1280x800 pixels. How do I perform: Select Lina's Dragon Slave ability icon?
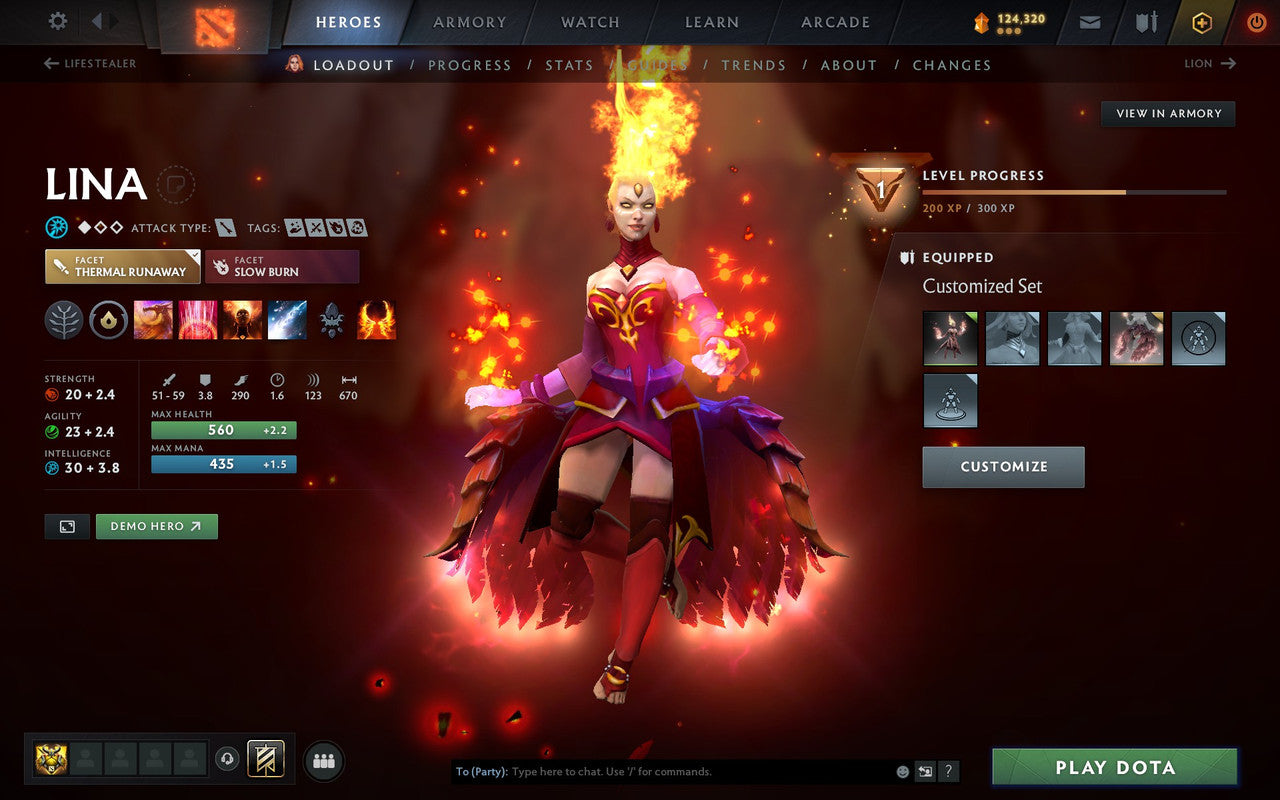(x=153, y=319)
